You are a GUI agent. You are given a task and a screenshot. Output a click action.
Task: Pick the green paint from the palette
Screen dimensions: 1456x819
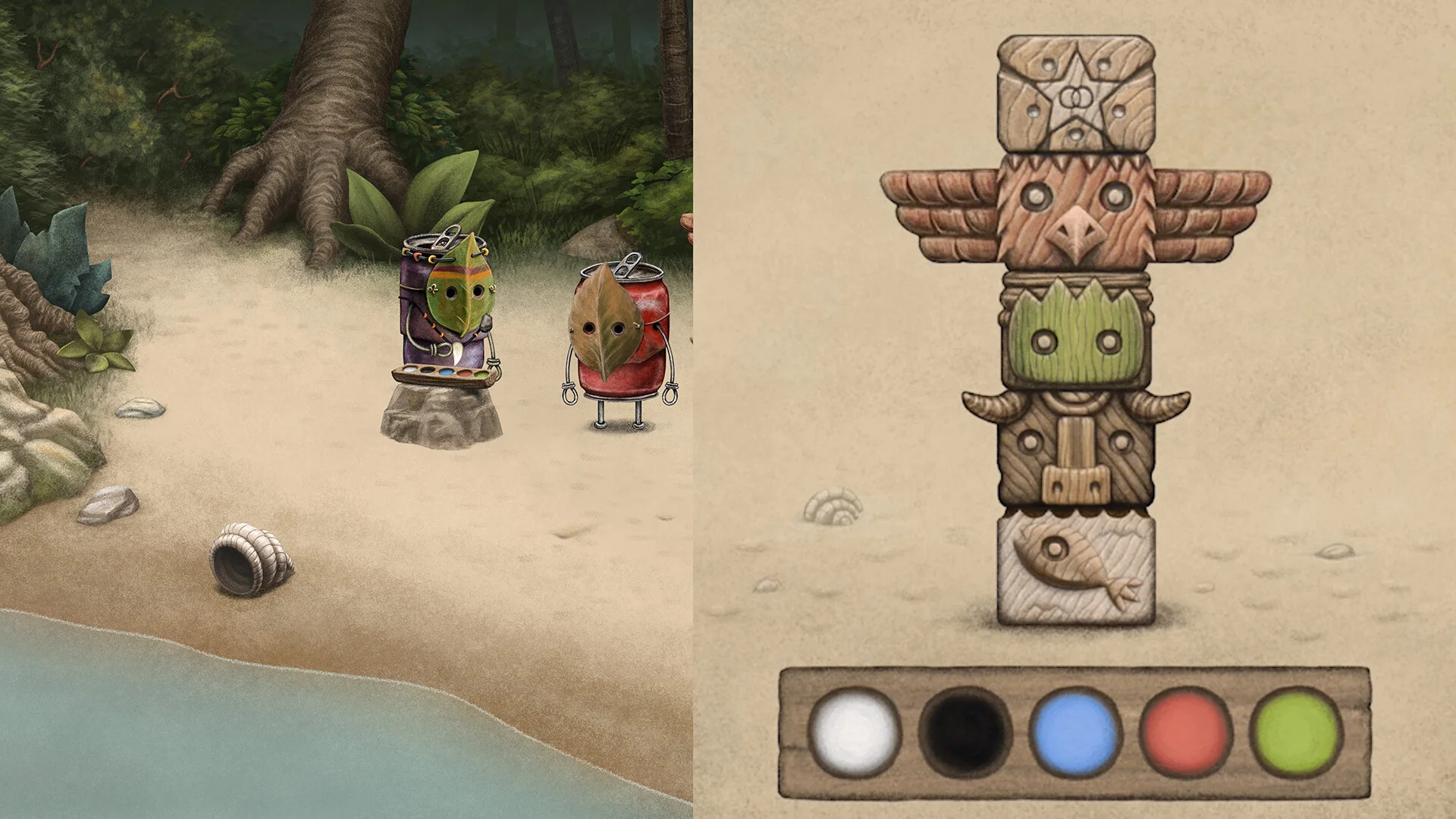coord(1296,733)
